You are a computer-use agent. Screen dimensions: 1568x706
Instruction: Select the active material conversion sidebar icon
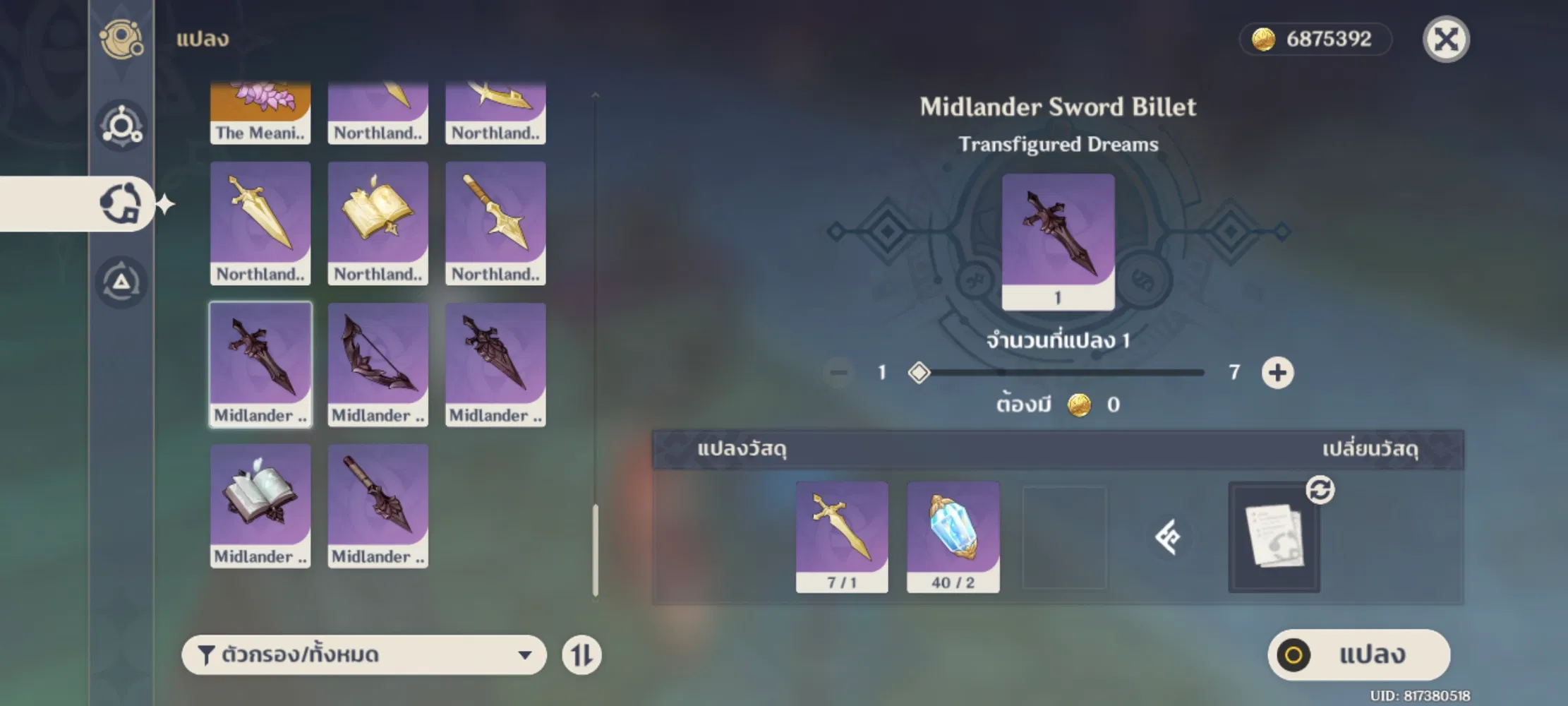coord(120,205)
